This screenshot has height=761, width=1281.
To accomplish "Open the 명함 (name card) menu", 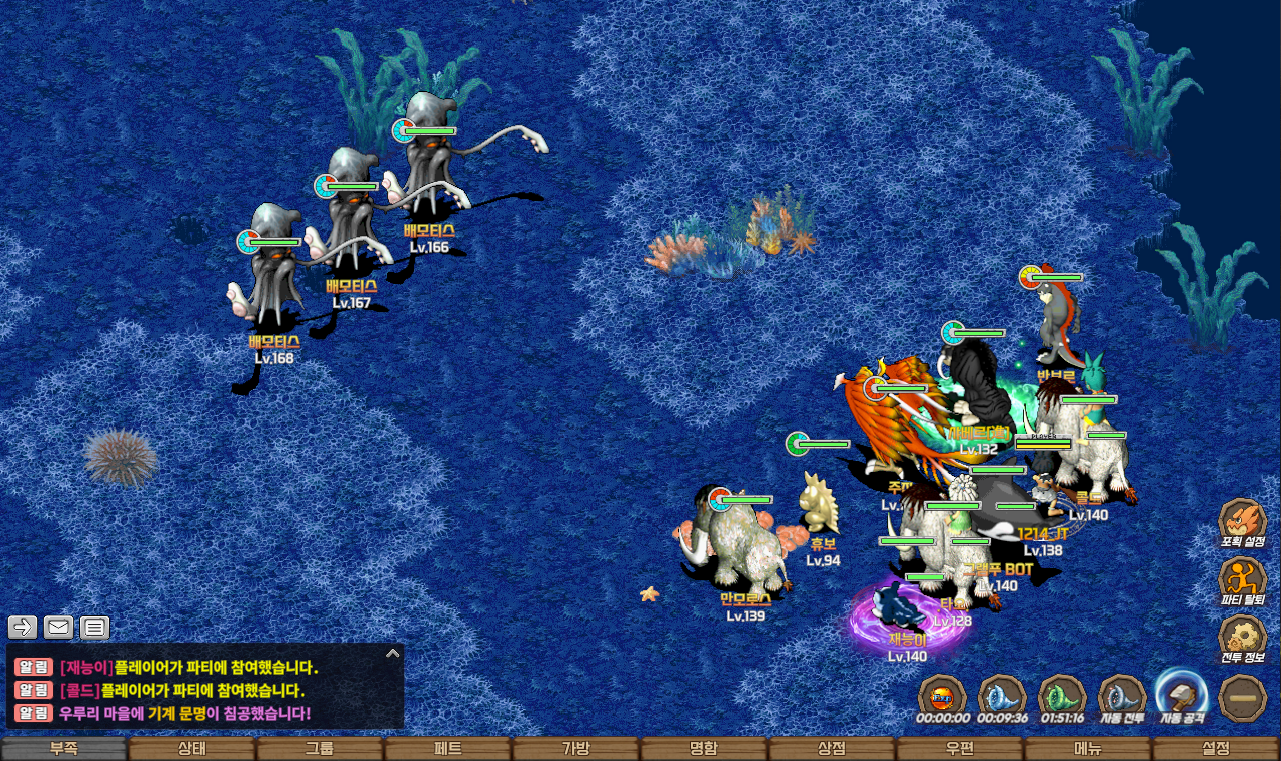I will click(x=704, y=749).
